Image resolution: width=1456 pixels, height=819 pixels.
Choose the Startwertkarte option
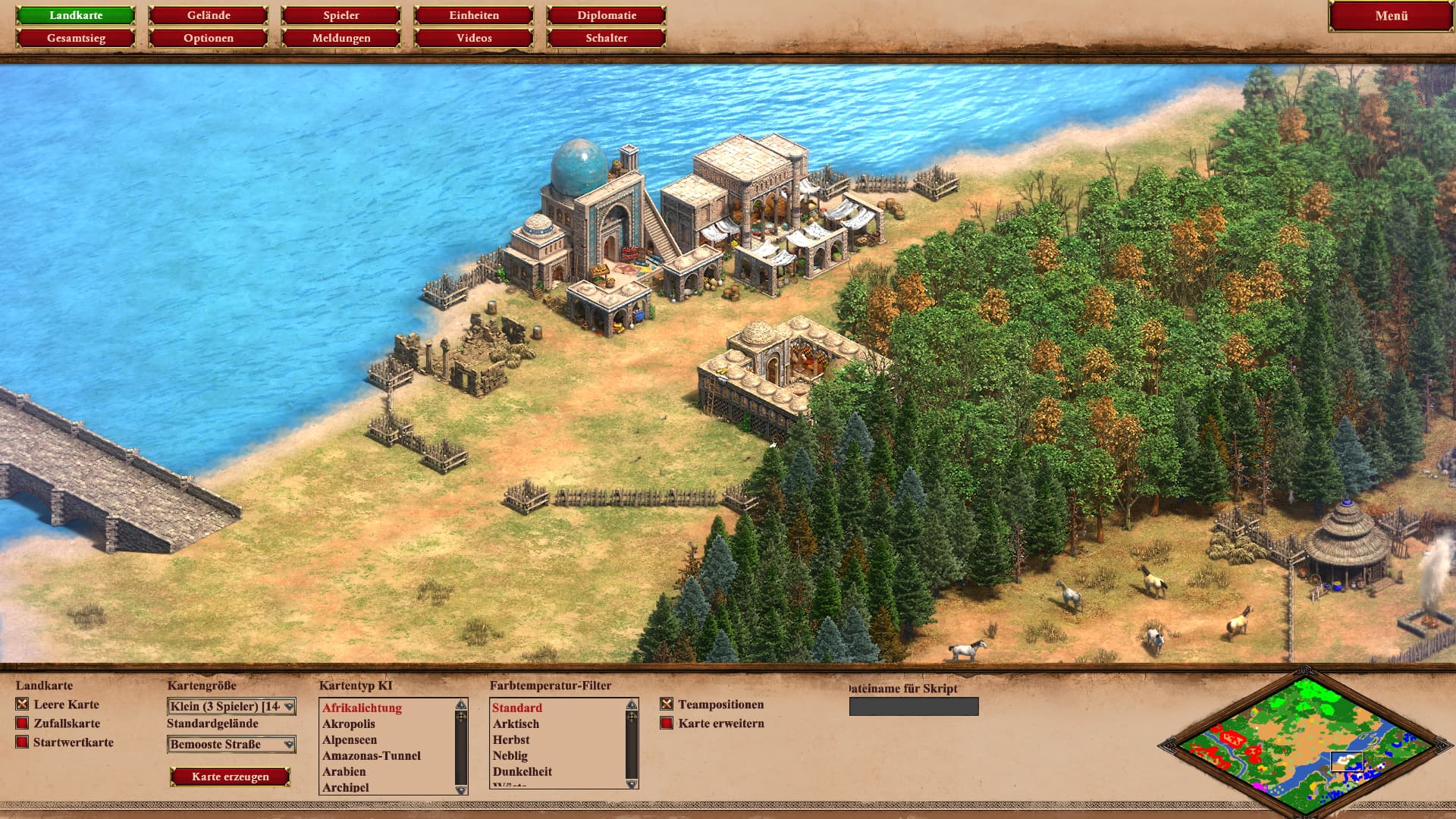pyautogui.click(x=23, y=742)
